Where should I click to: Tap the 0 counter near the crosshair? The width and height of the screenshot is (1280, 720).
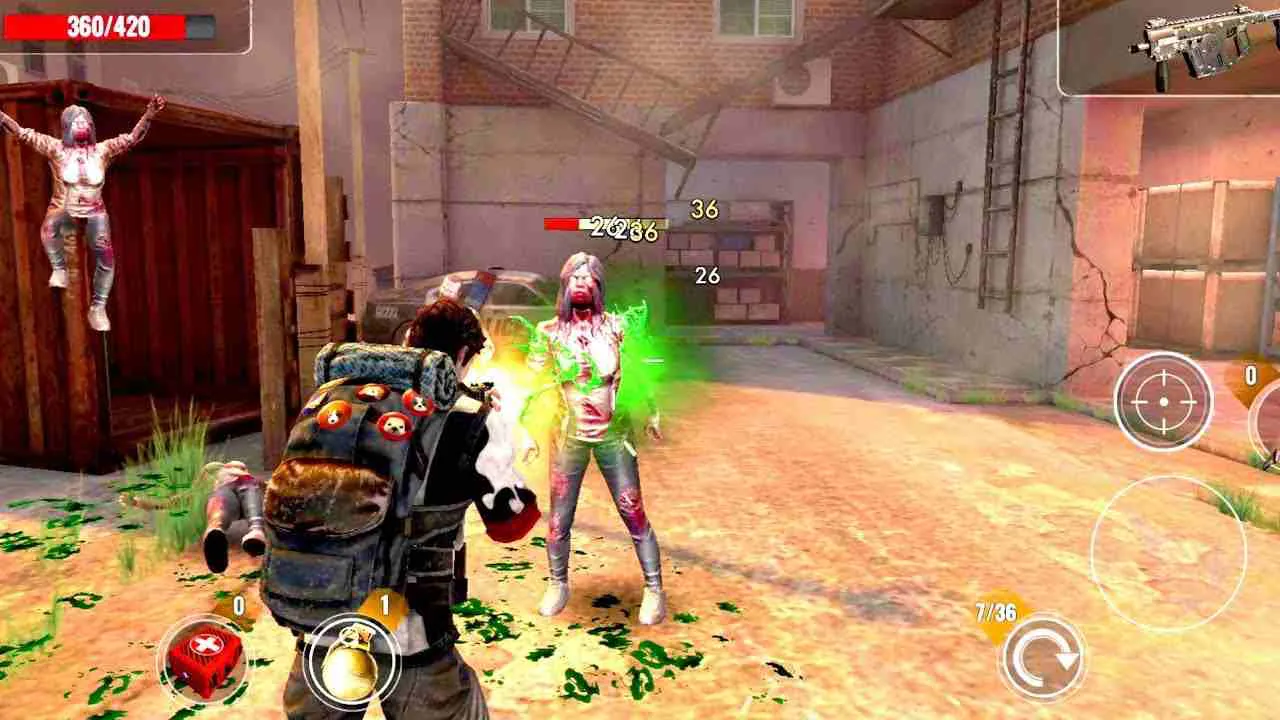1250,375
